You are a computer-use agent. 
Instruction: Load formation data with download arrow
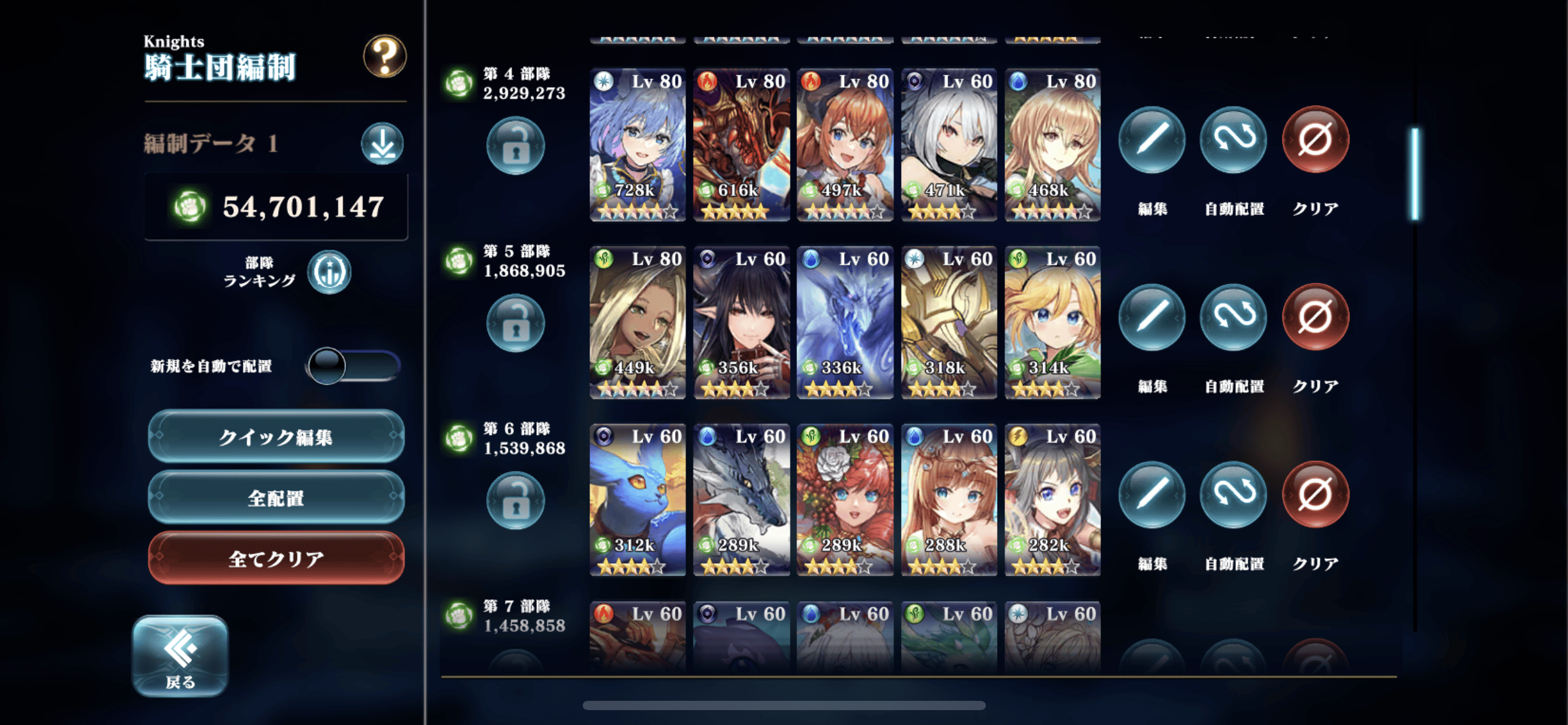382,144
